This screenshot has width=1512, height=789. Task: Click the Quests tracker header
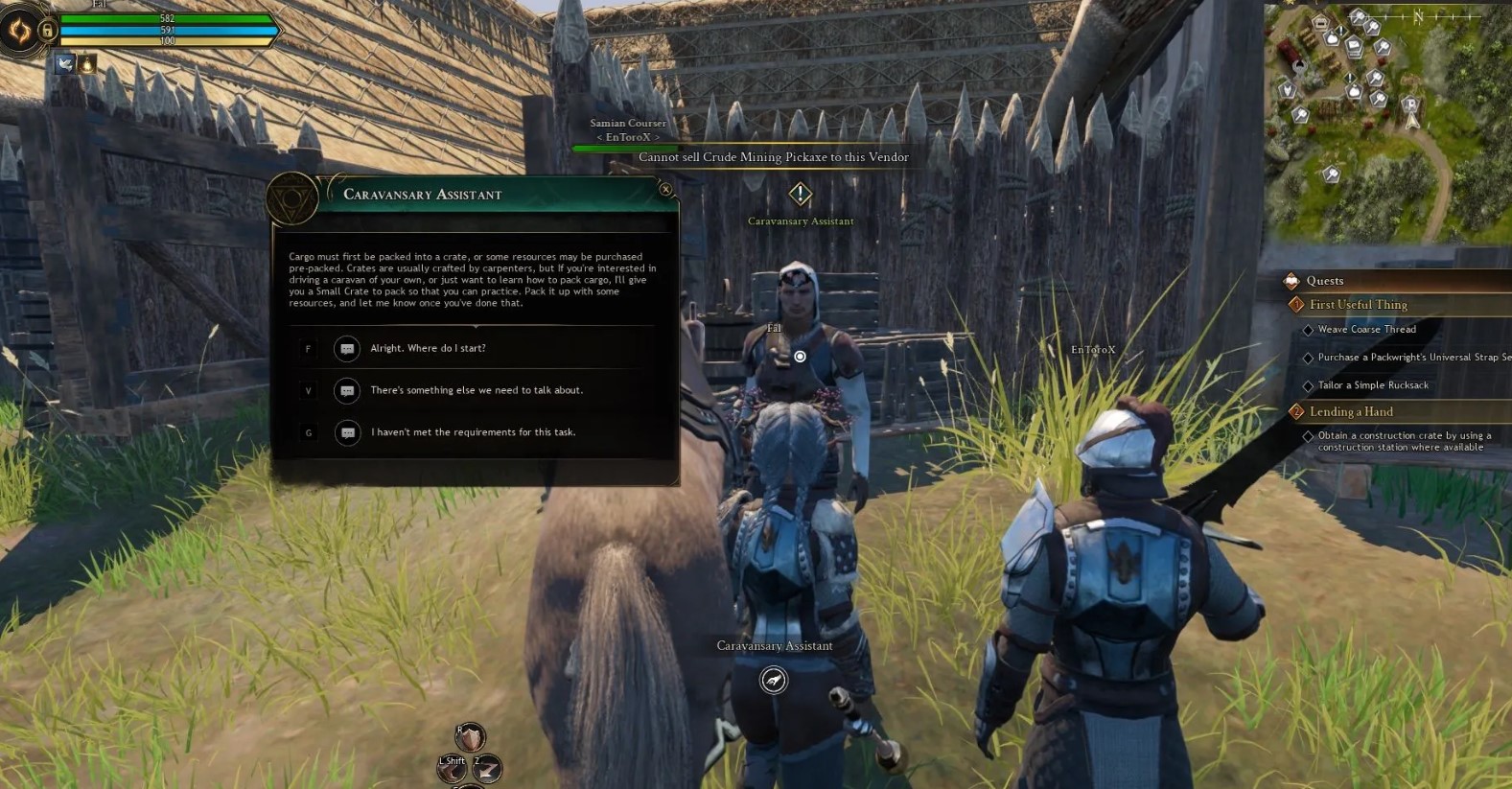coord(1324,281)
